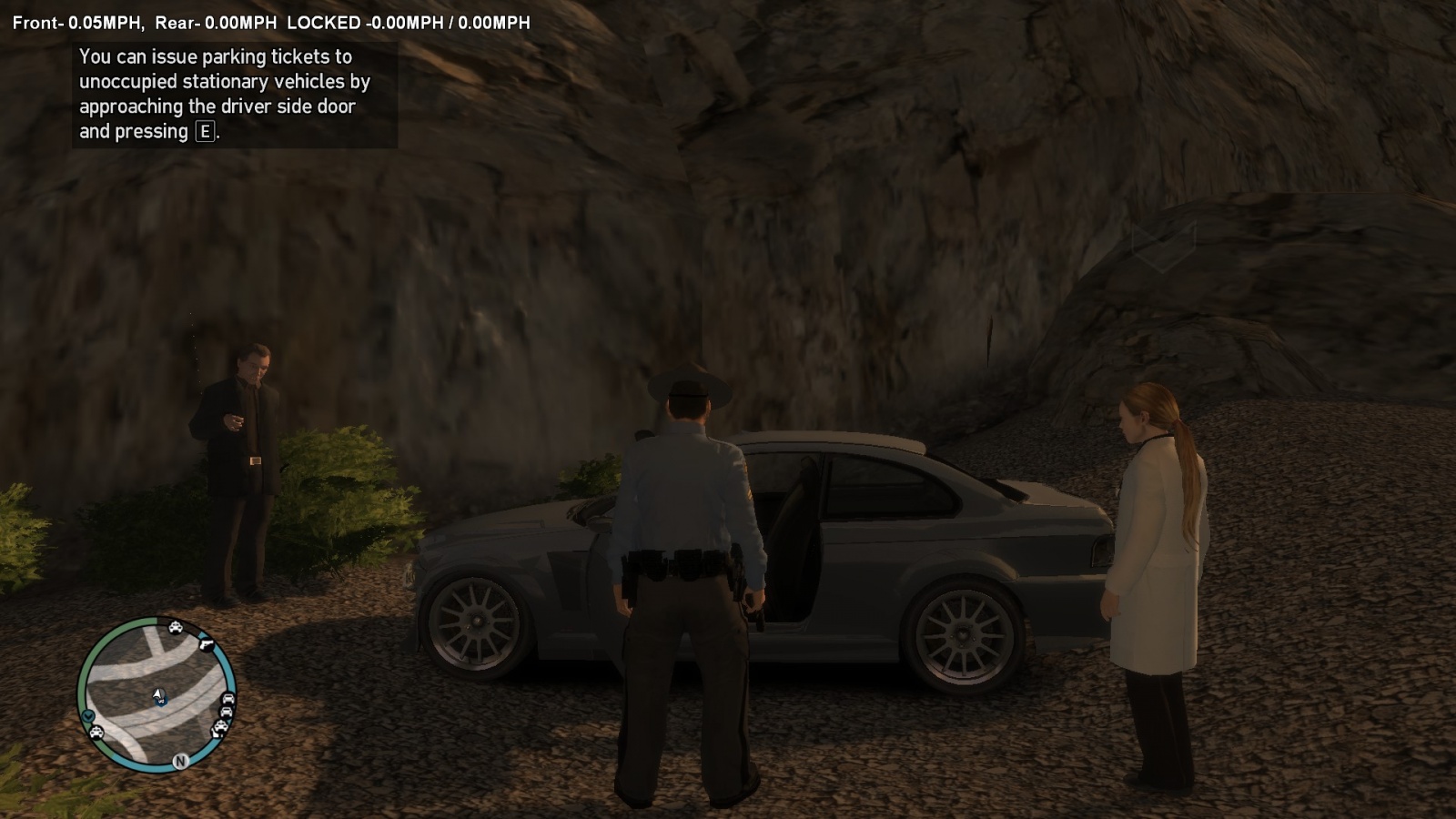
Task: Select the police car blip at minimap top
Action: (x=175, y=627)
